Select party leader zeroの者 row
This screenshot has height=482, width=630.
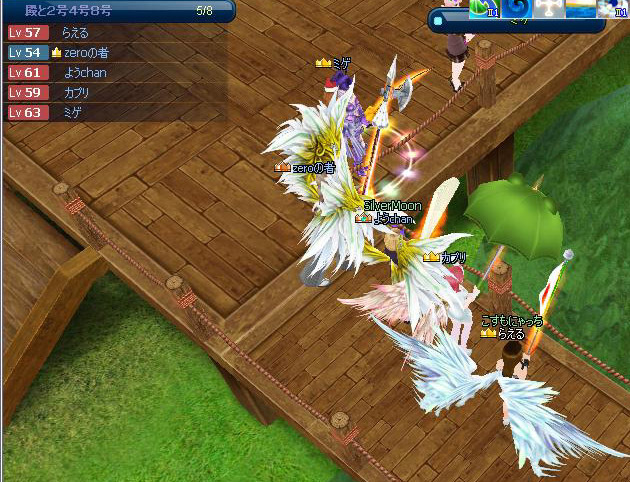91,52
